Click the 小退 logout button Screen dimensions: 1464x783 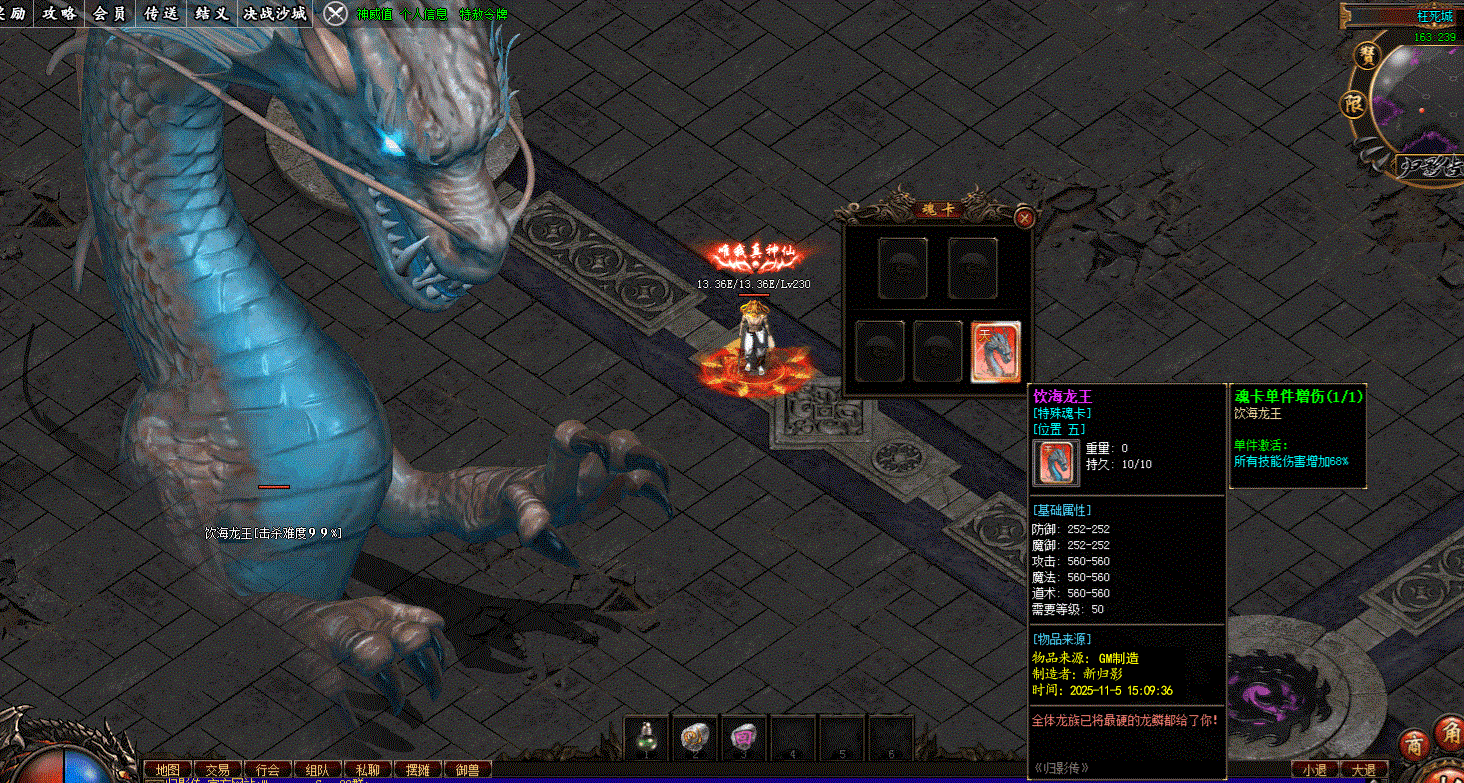pos(1314,770)
